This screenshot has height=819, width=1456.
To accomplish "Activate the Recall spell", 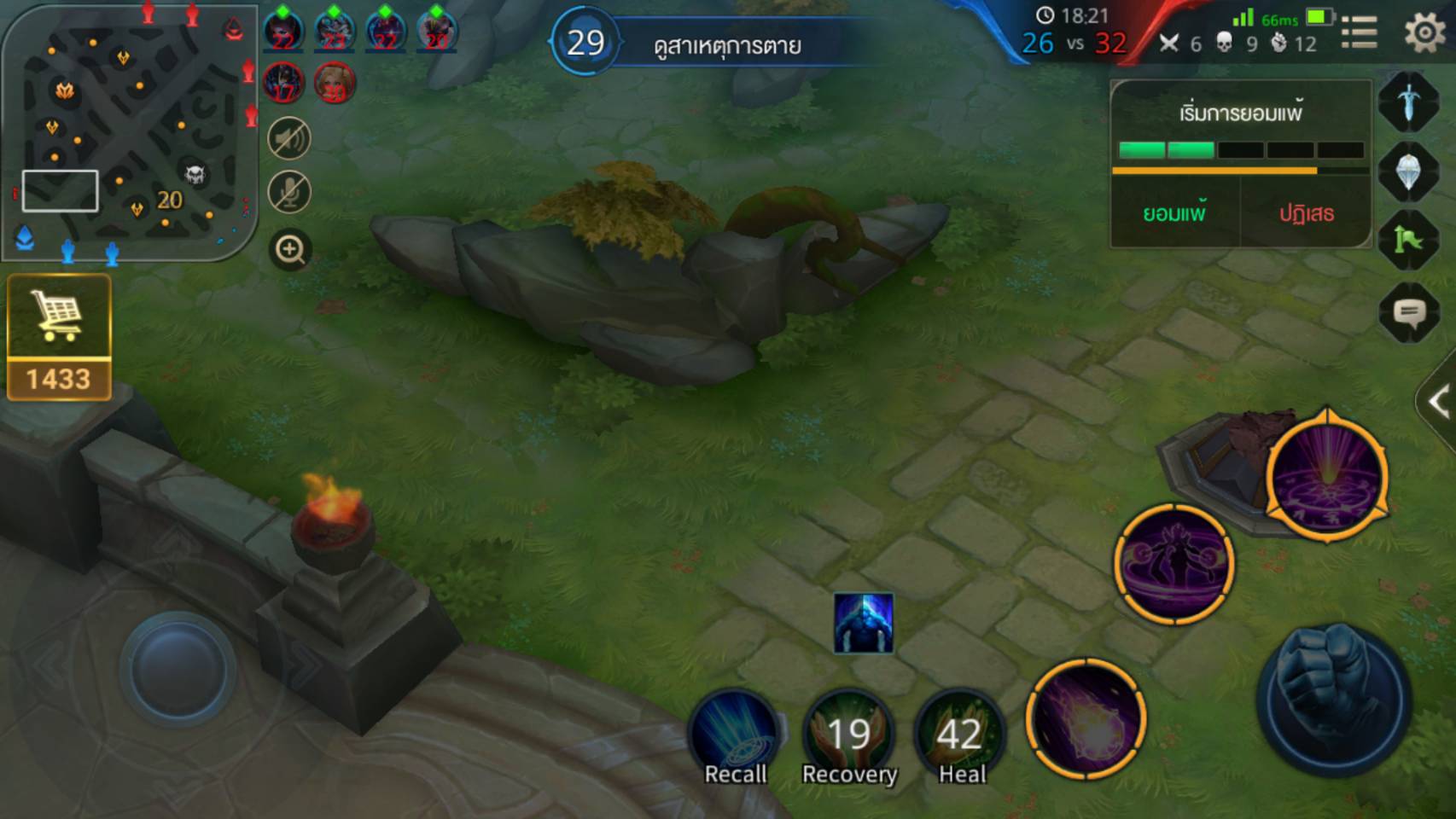I will (735, 735).
